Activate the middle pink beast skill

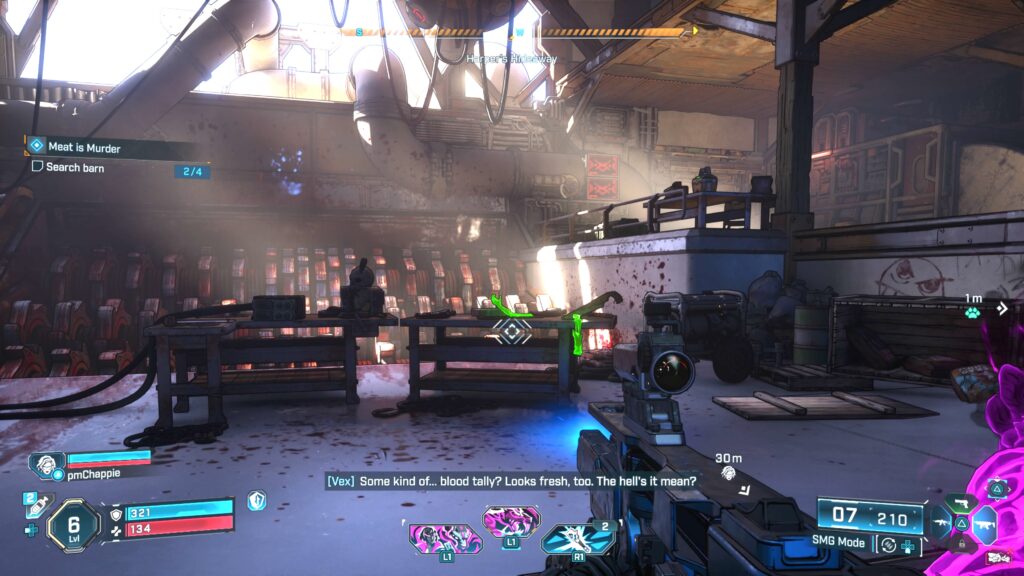[511, 521]
